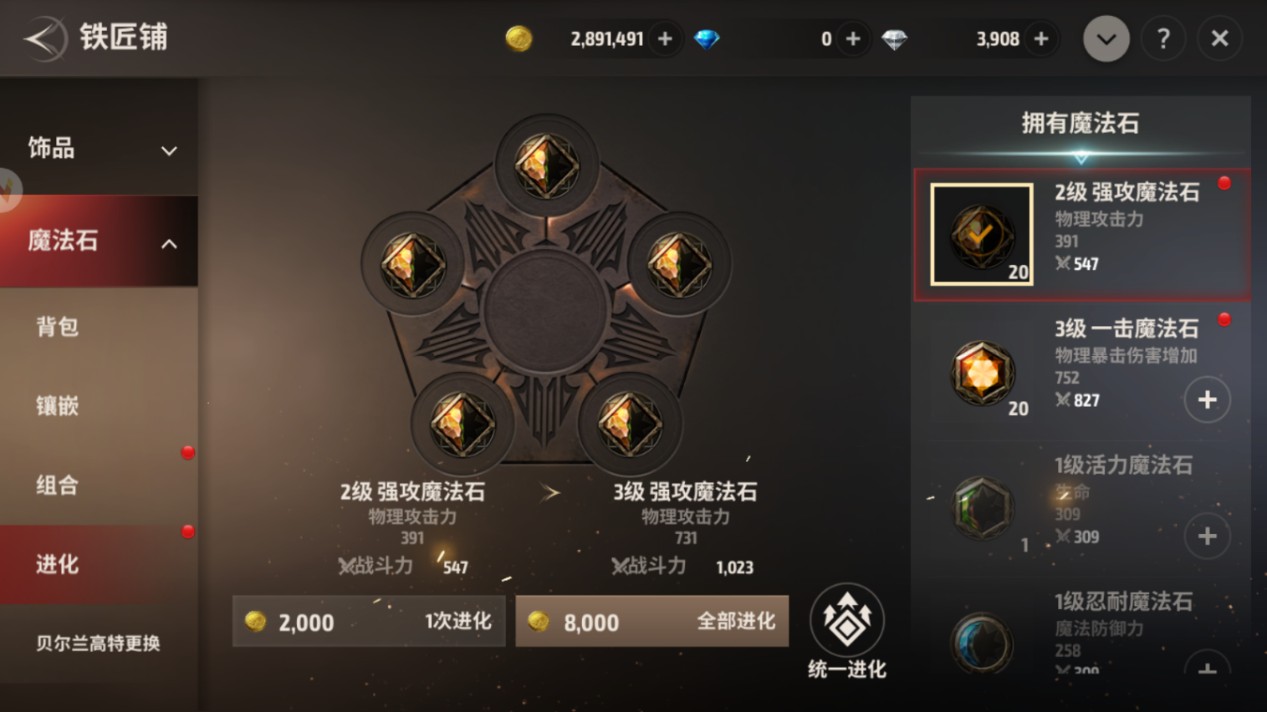The image size is (1267, 712).
Task: Close the blacksmith screen
Action: coord(1220,39)
